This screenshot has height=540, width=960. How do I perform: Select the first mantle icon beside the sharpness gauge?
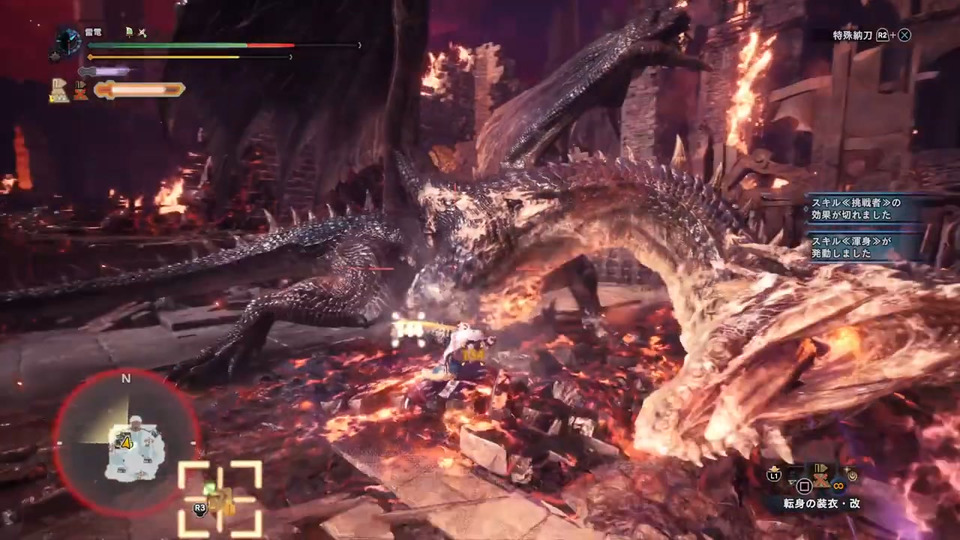pyautogui.click(x=60, y=91)
